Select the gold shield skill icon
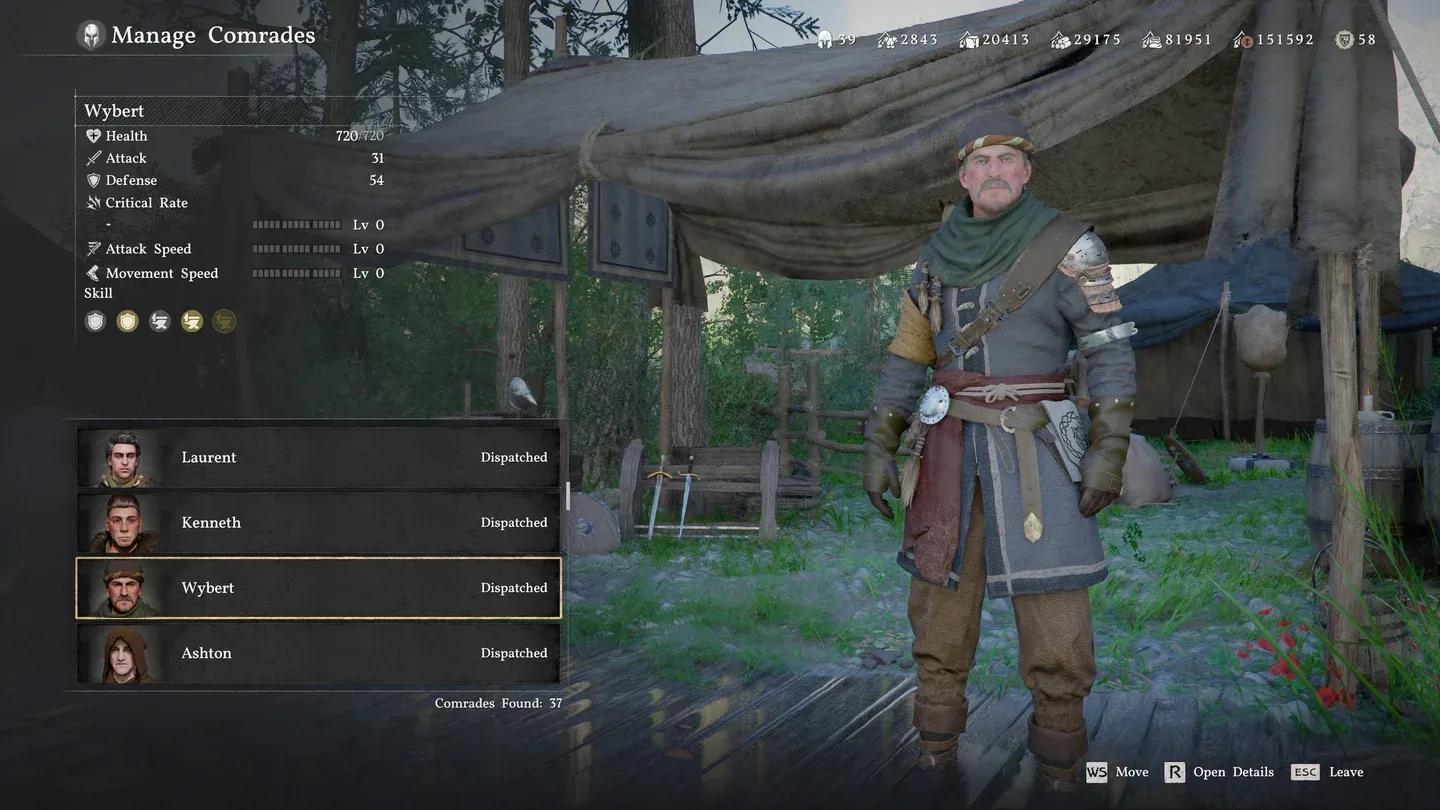This screenshot has height=810, width=1440. point(127,321)
